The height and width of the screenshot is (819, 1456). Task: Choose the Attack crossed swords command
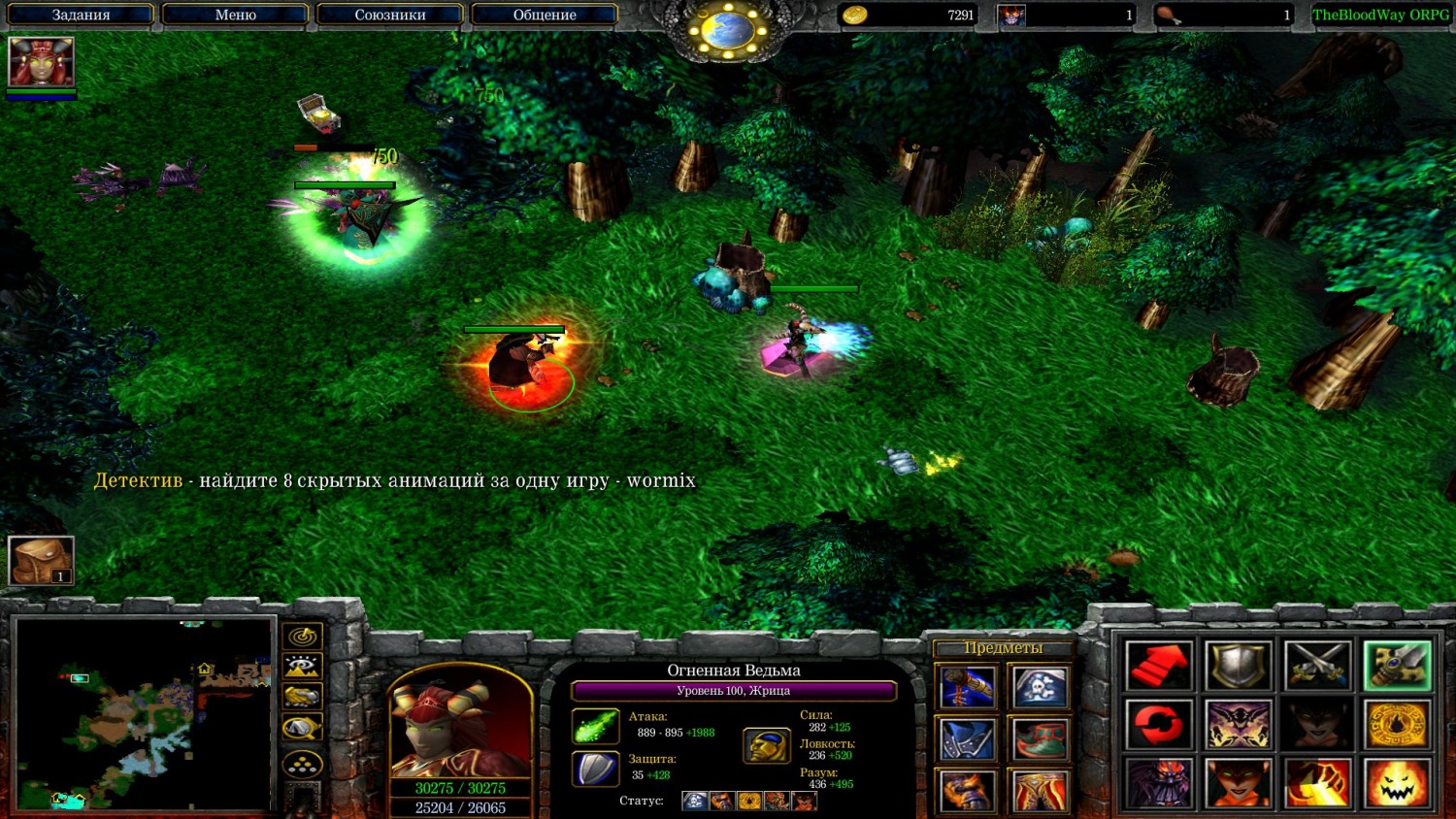point(1317,666)
